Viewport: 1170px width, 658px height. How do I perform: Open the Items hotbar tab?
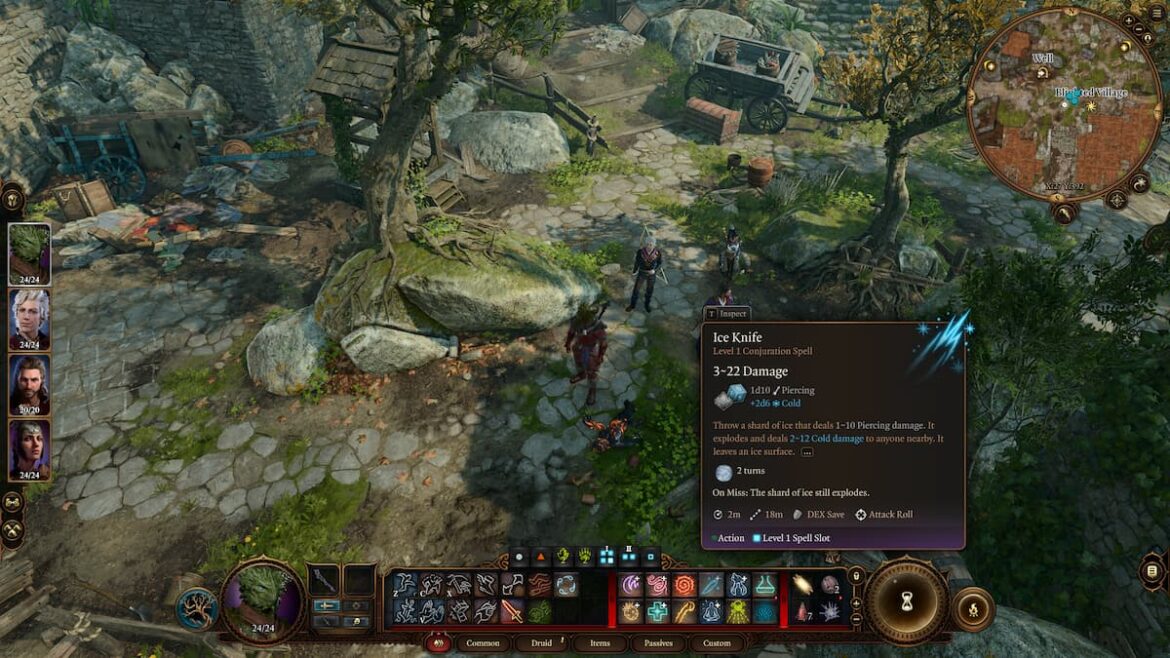(x=600, y=643)
